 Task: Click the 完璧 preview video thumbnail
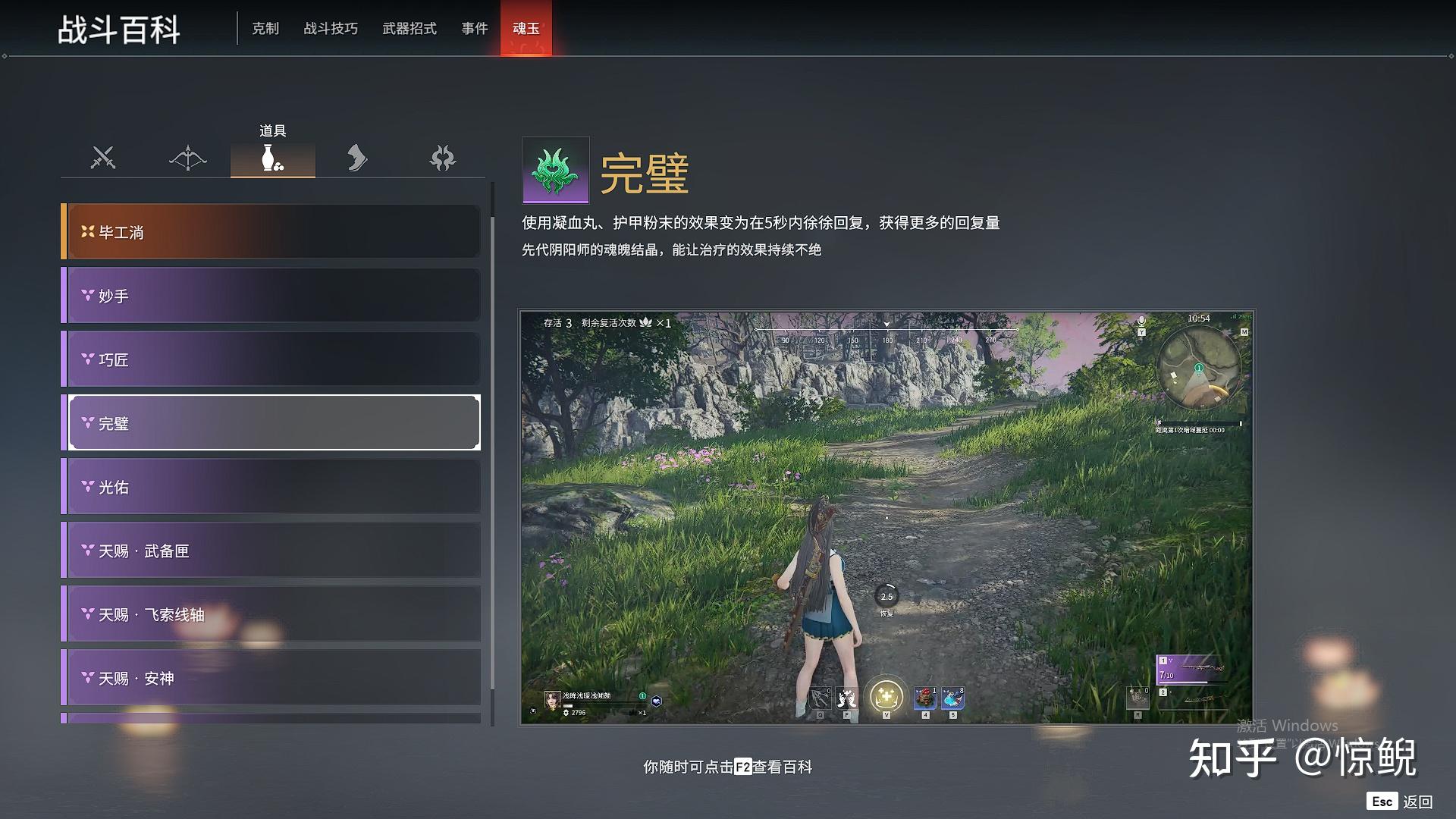tap(886, 517)
